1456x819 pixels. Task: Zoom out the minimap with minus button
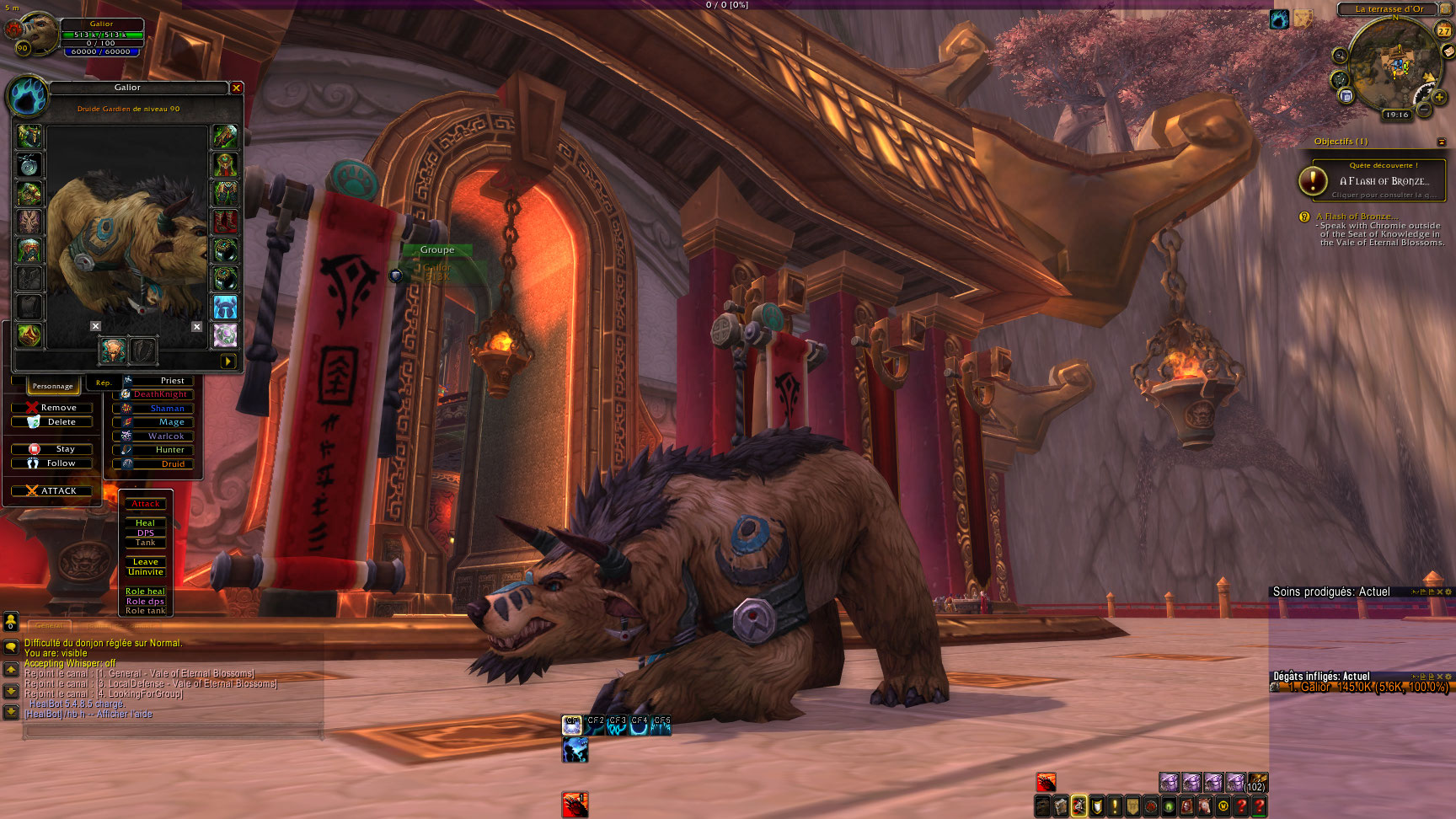click(x=1424, y=110)
